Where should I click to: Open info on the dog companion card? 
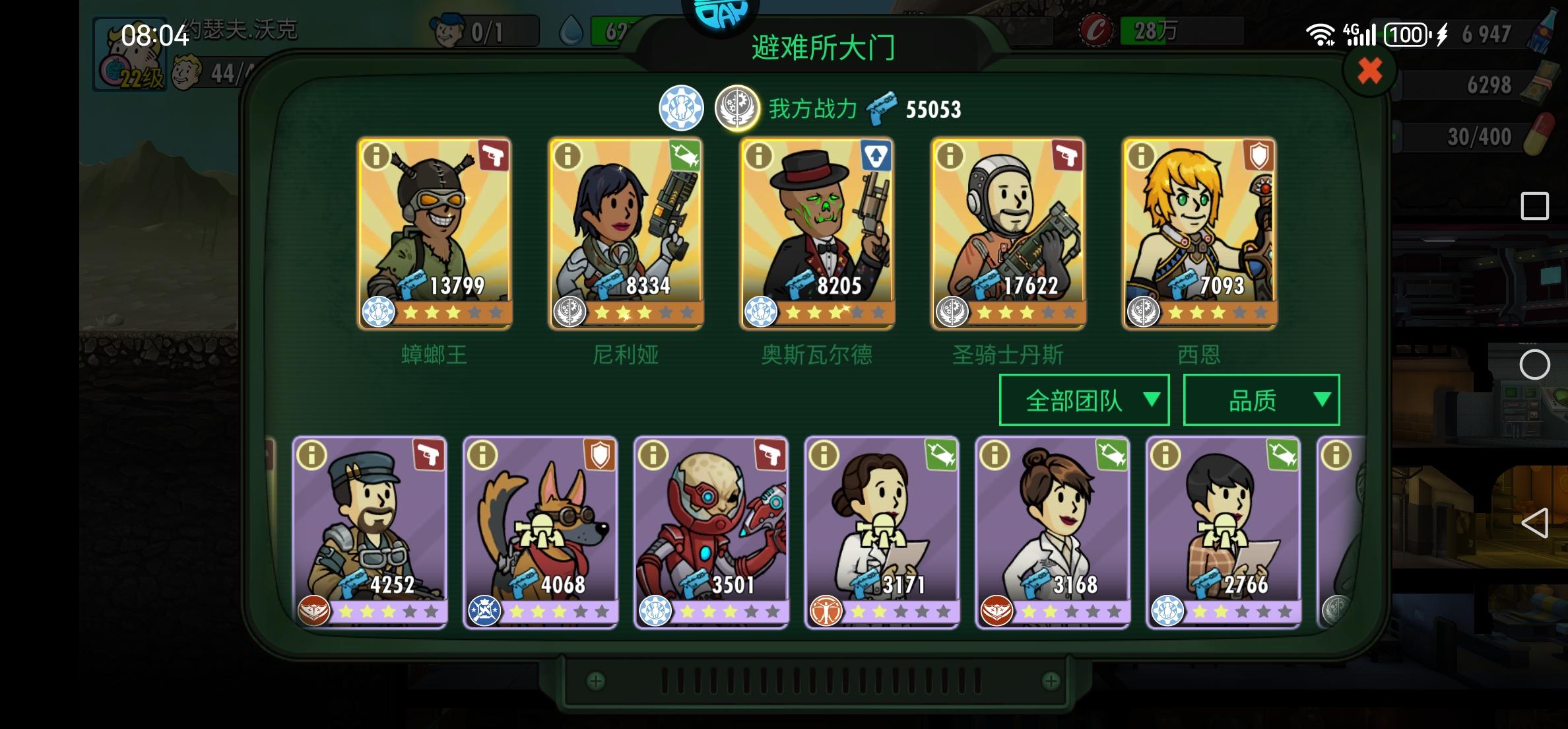(x=482, y=456)
